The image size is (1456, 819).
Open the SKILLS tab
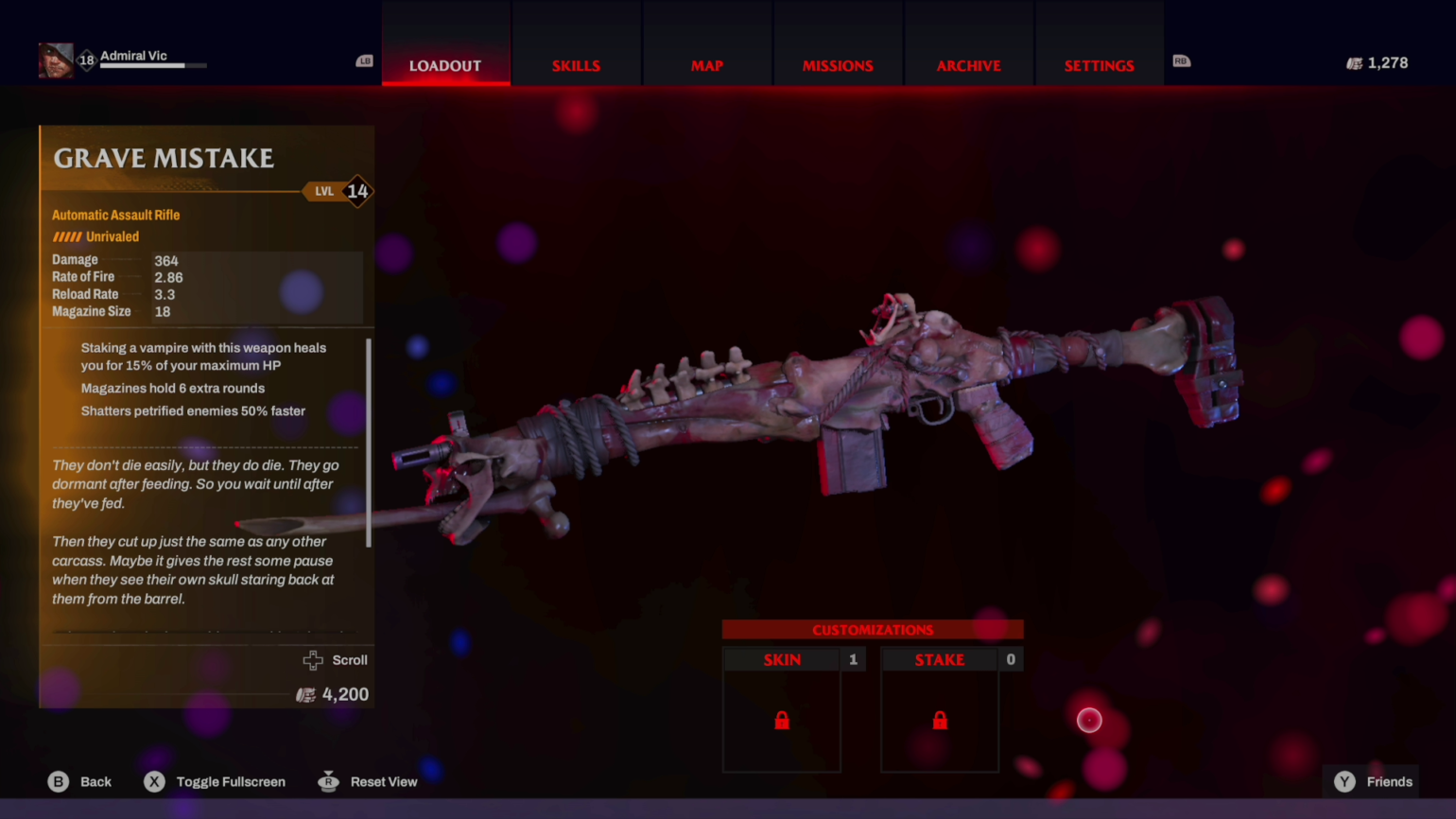(576, 65)
